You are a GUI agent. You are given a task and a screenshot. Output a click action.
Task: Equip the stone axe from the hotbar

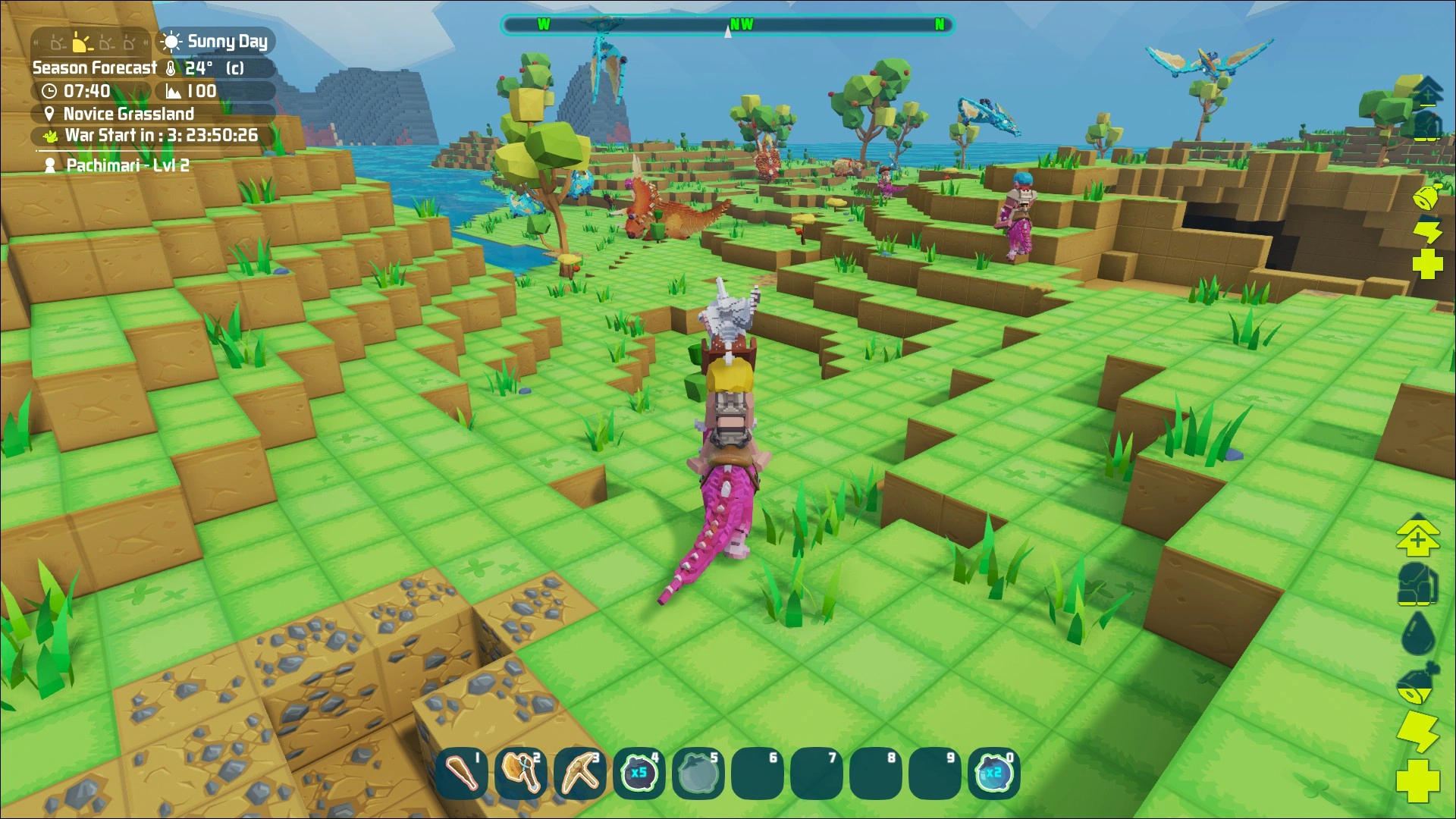[521, 773]
